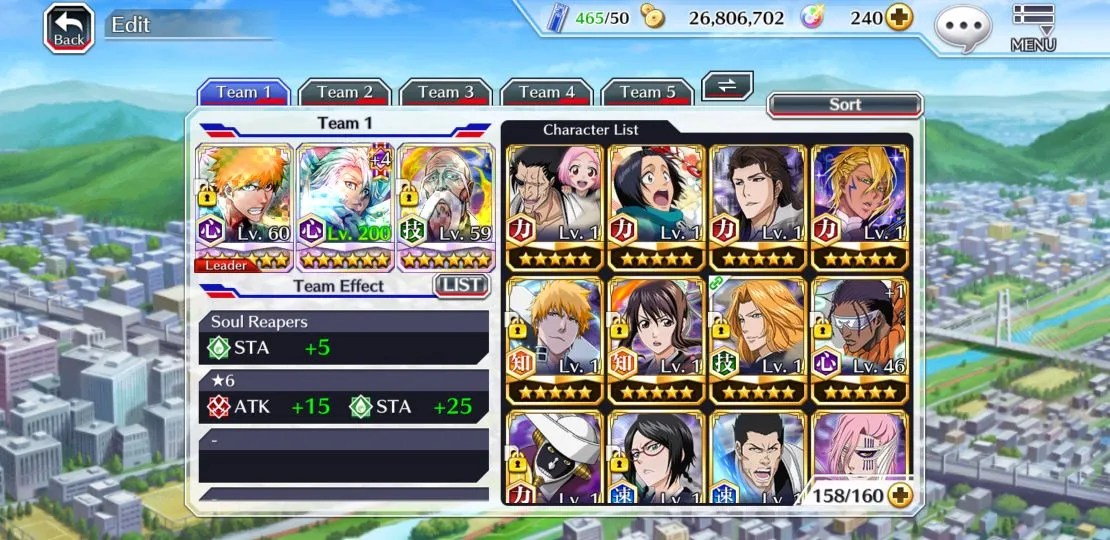The image size is (1110, 540).
Task: Select the orange-haired Leader character at Lv. 60
Action: 245,207
